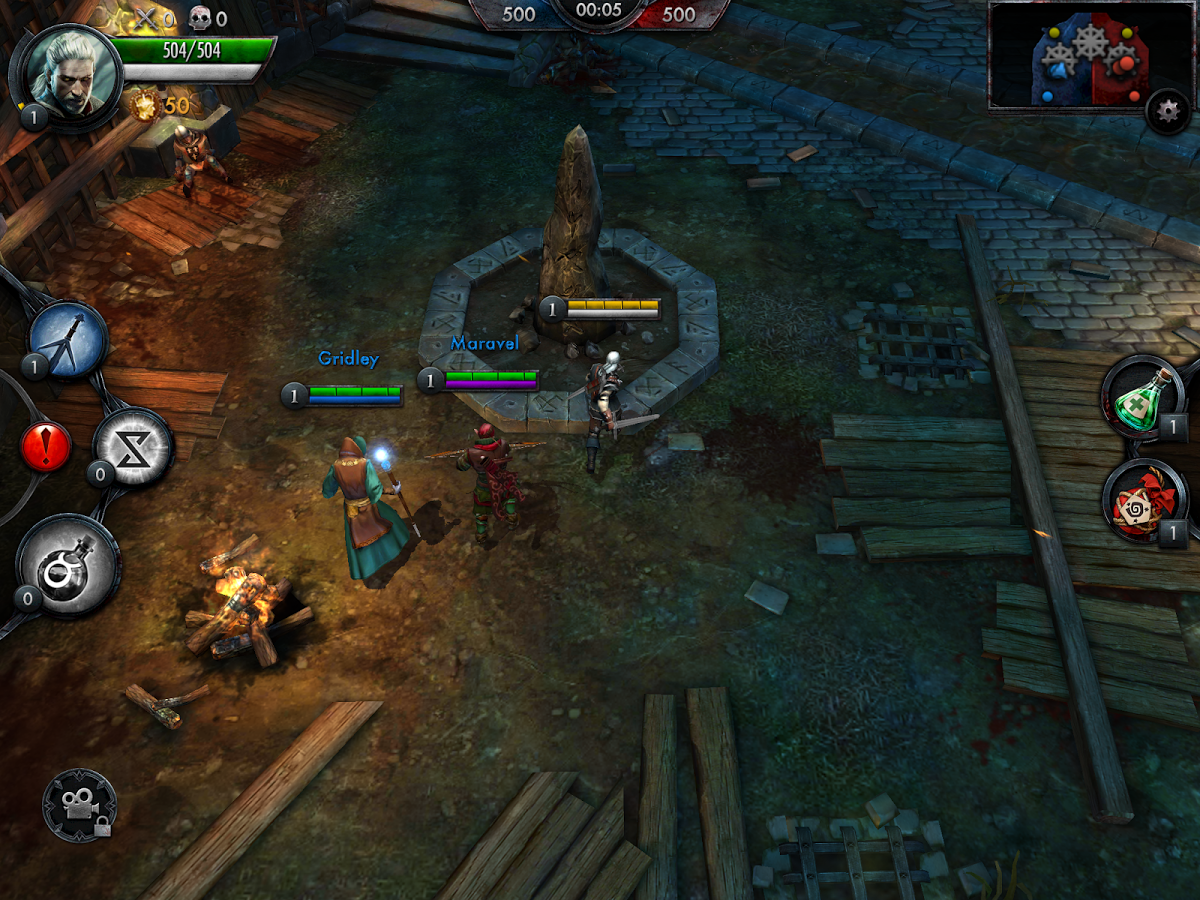Use the hourglass rune sign ability
This screenshot has width=1200, height=900.
point(134,446)
